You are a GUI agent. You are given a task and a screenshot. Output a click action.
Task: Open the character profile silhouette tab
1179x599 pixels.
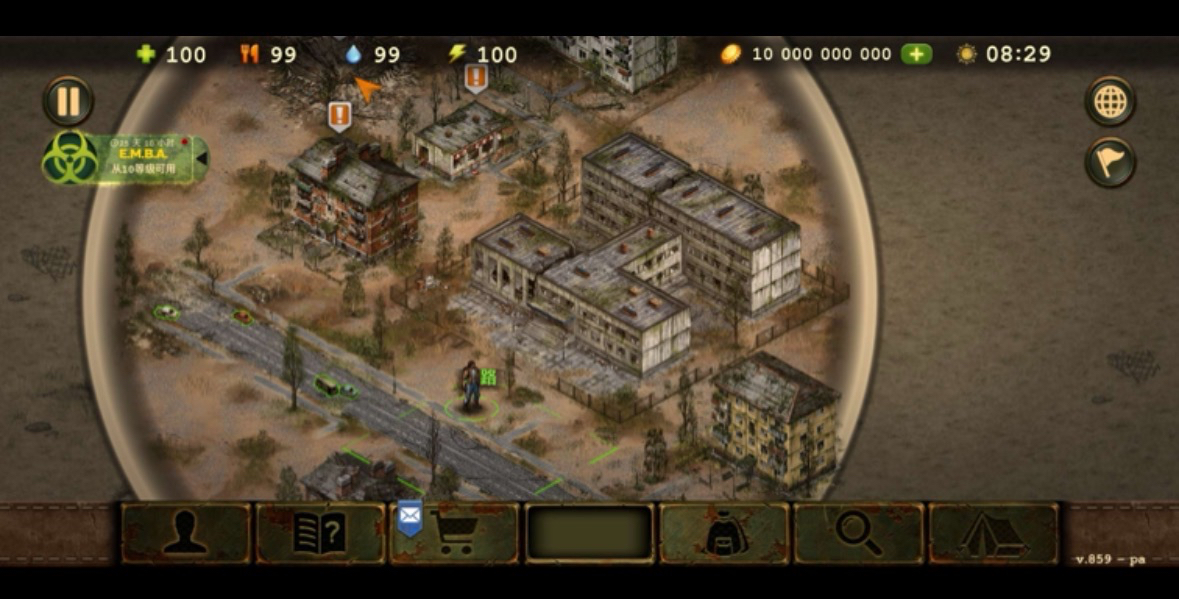[x=186, y=533]
